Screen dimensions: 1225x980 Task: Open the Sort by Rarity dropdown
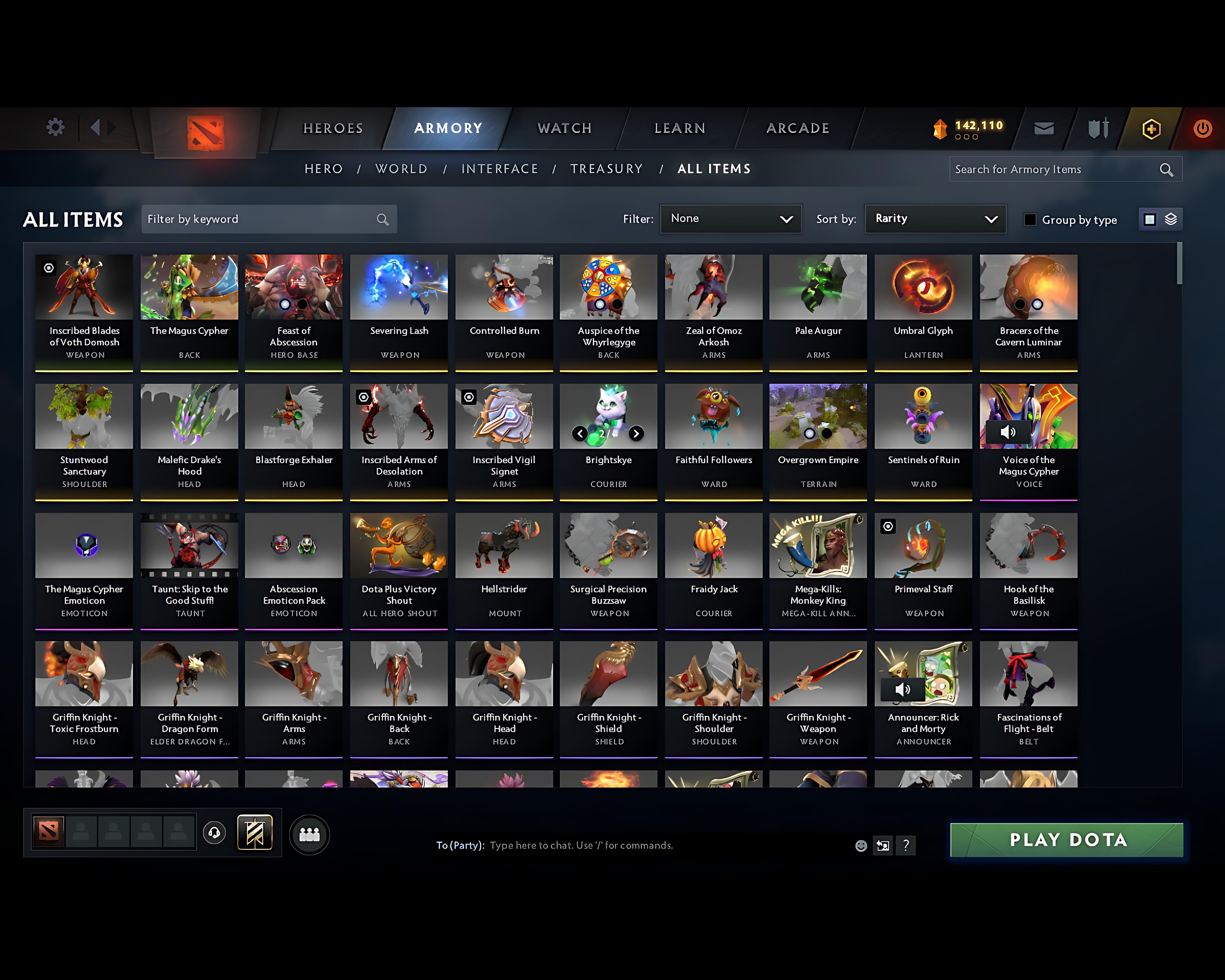[935, 219]
